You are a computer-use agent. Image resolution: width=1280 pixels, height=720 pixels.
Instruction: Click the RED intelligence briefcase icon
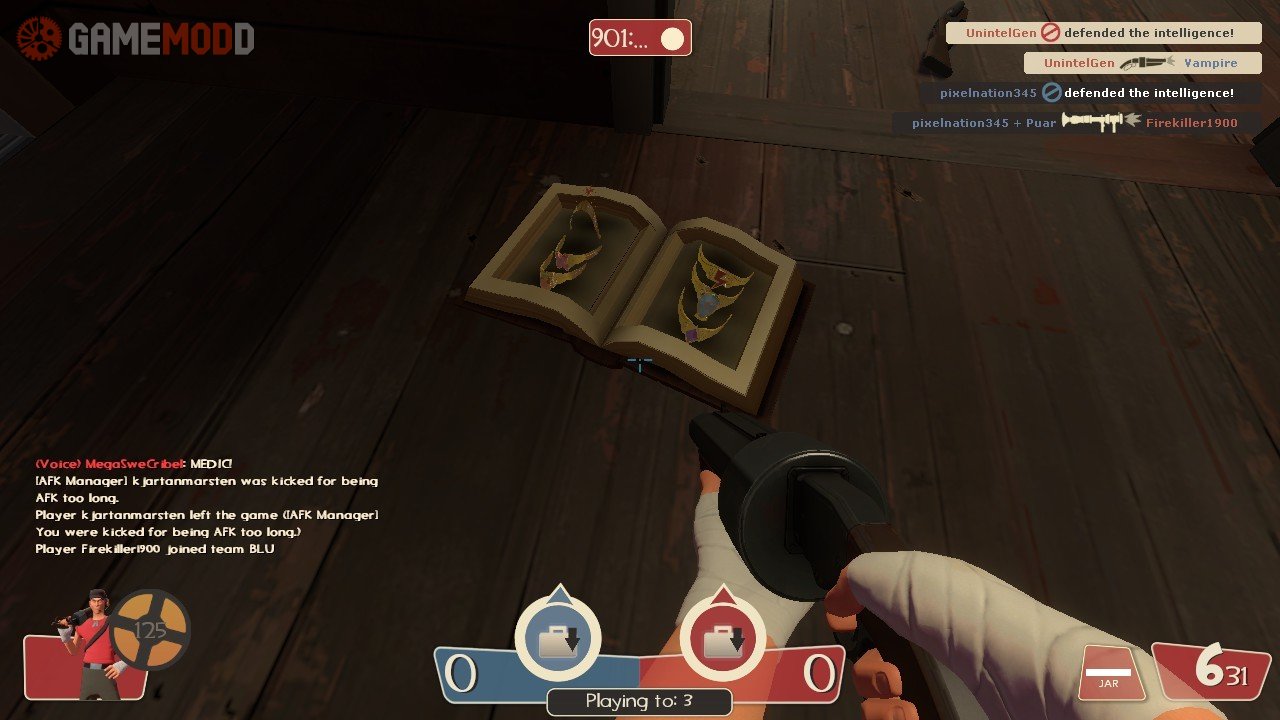click(722, 639)
